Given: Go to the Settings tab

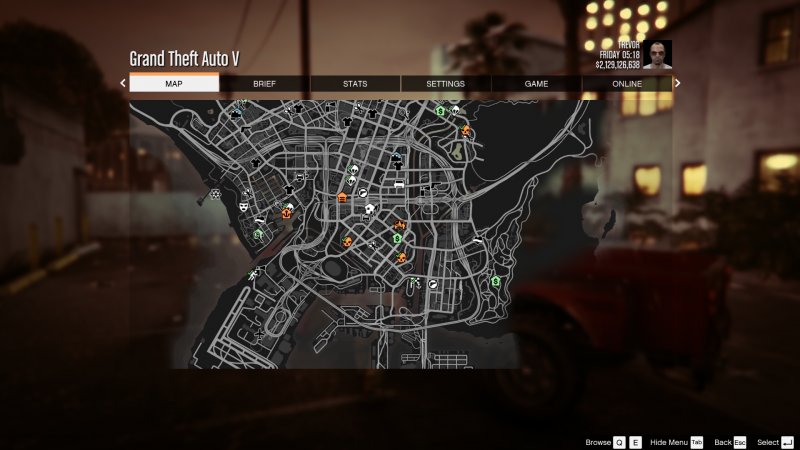Looking at the screenshot, I should pos(446,84).
